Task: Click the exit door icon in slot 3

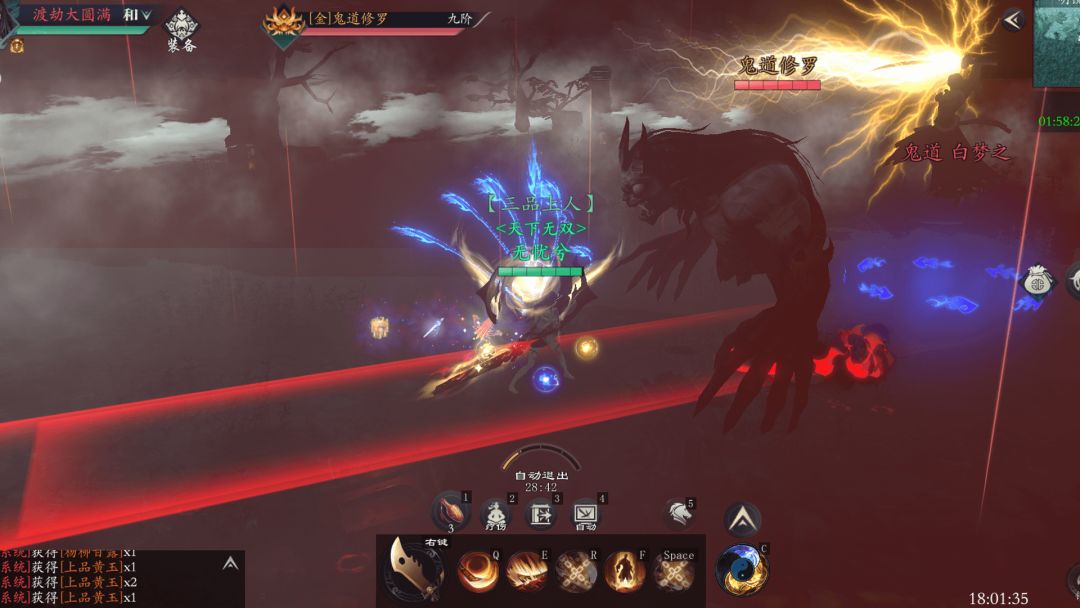Action: 541,514
